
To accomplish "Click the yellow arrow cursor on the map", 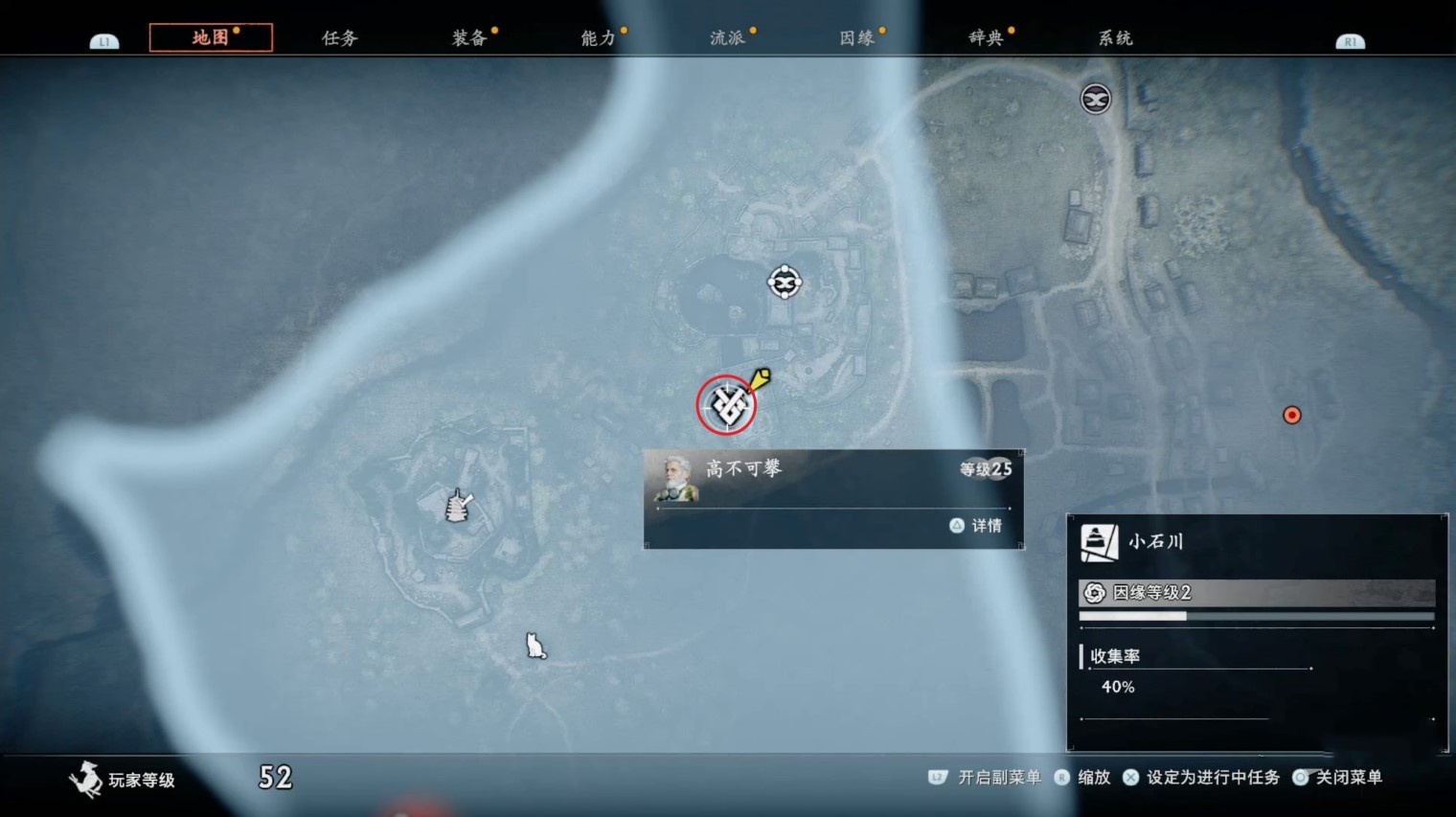I will coord(759,381).
